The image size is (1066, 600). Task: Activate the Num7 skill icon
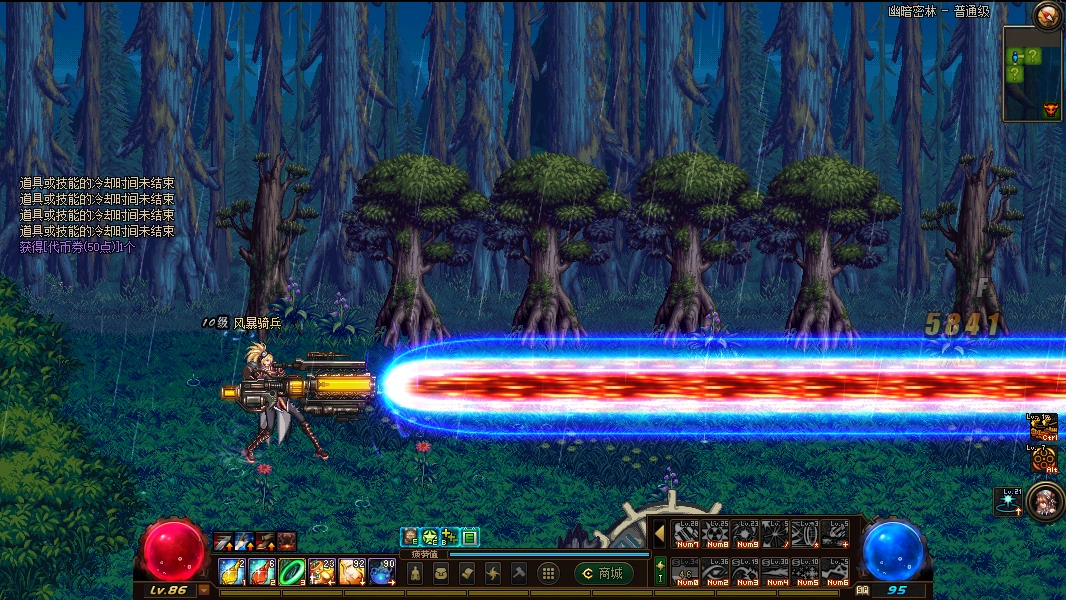[x=686, y=535]
